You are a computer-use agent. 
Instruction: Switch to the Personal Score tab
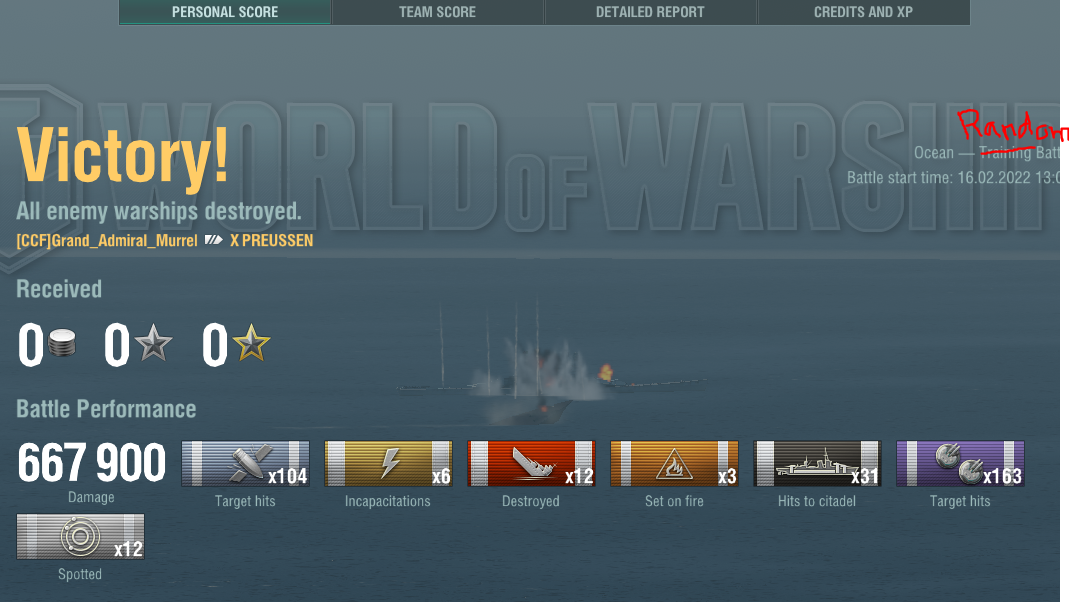[x=225, y=12]
